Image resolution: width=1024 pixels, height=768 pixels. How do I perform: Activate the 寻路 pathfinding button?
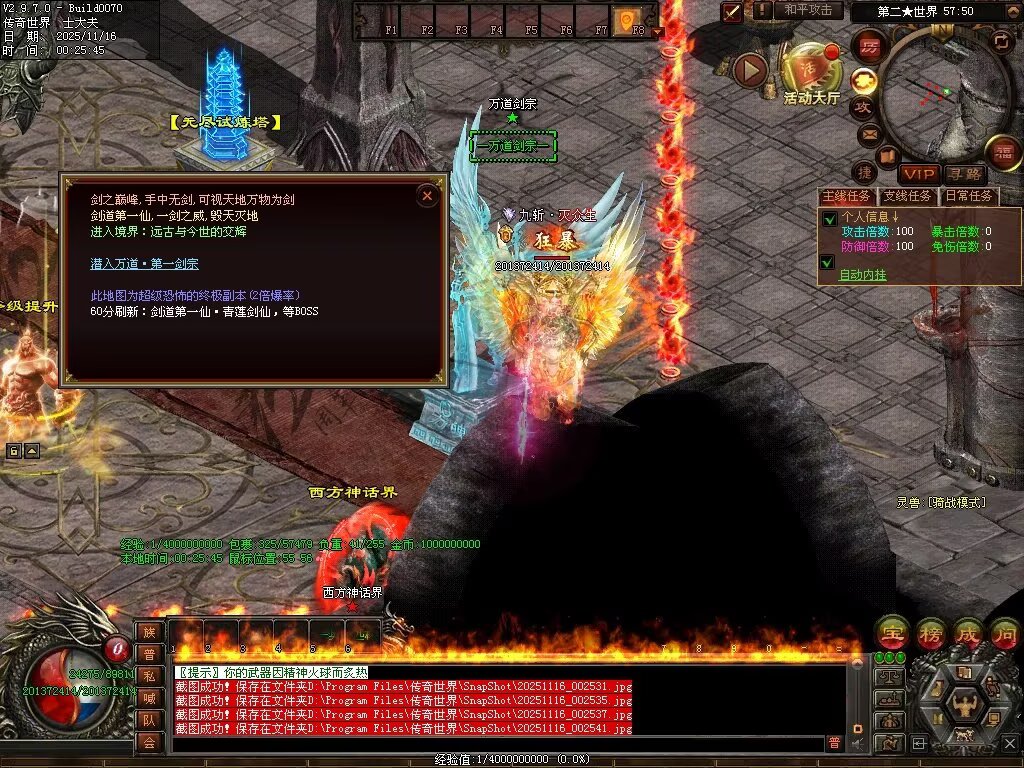(x=964, y=174)
